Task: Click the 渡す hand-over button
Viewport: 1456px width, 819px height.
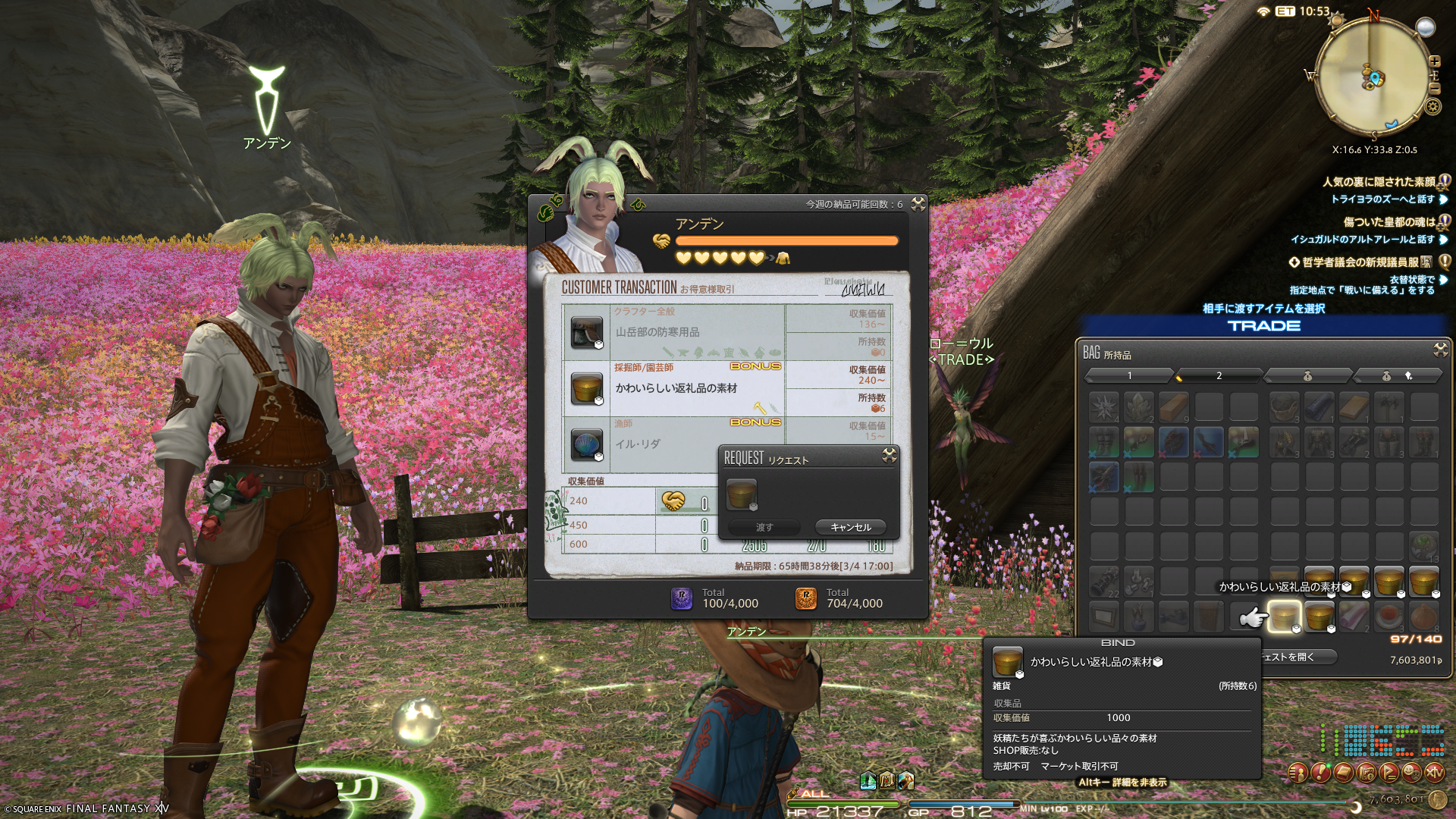Action: (764, 527)
